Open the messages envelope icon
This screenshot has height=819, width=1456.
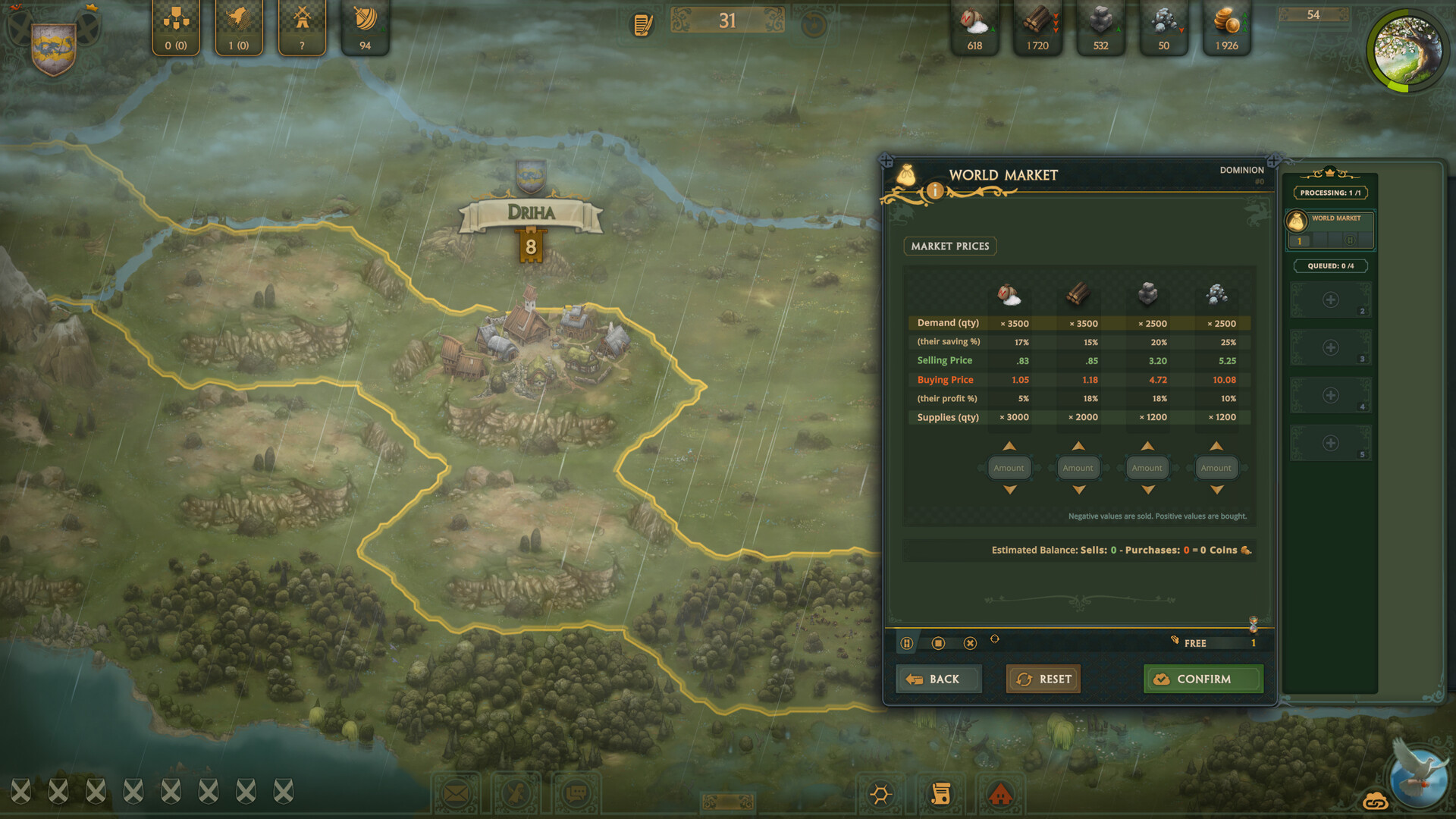457,792
